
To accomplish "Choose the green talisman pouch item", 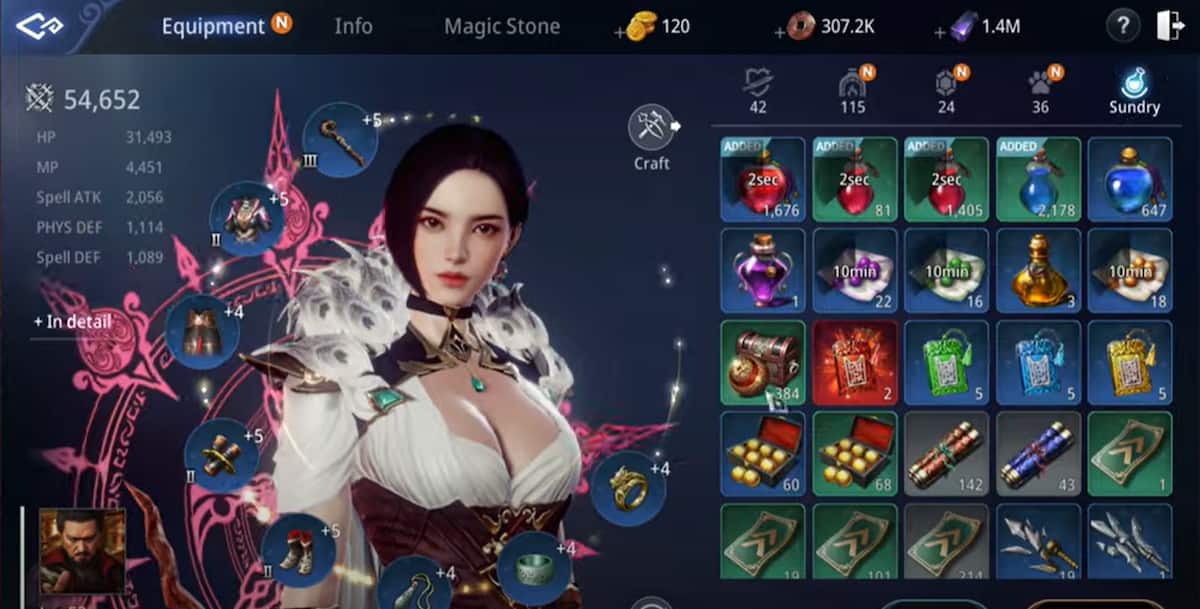I will coord(946,362).
